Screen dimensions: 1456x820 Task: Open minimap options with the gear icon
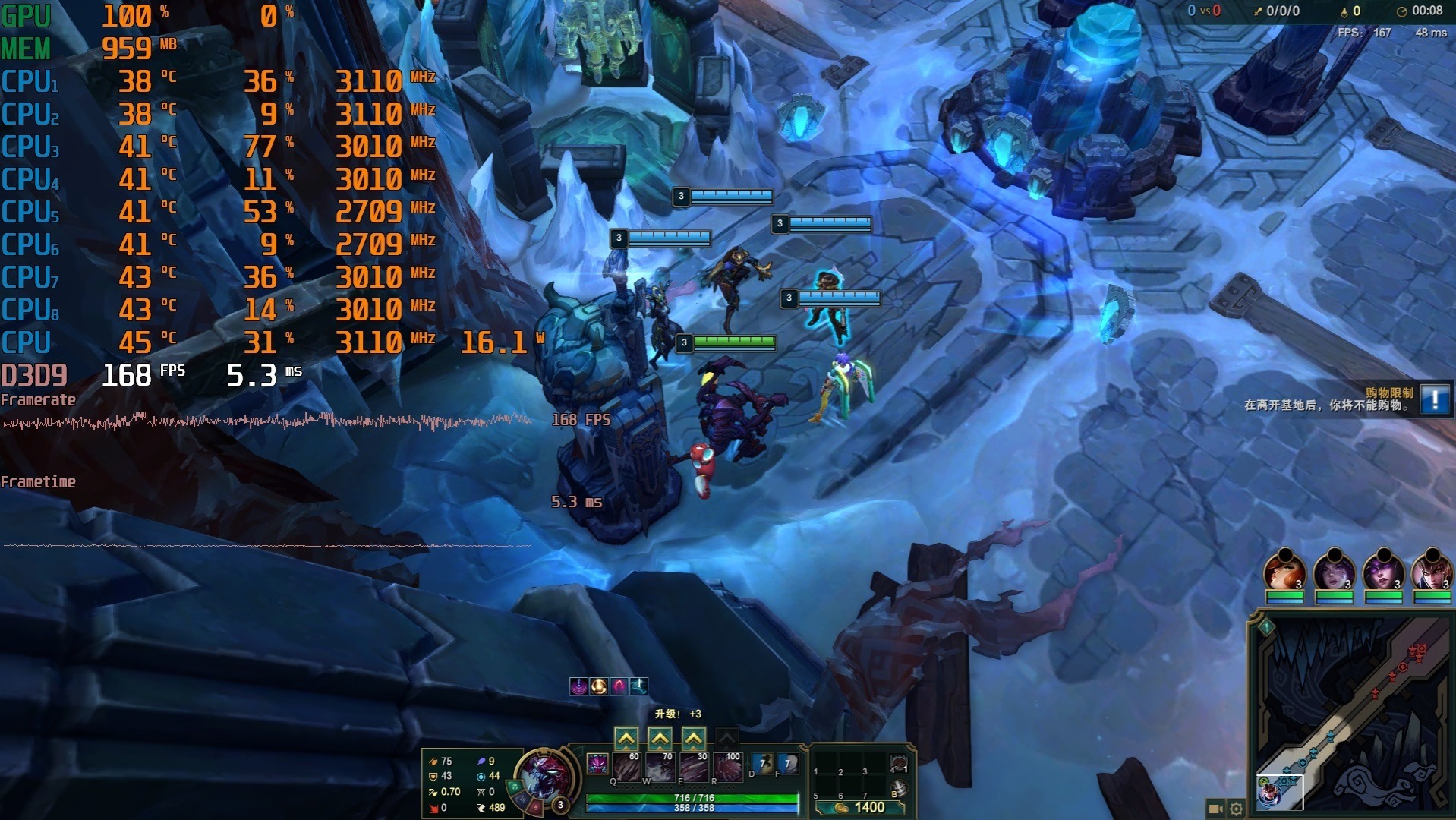tap(1236, 809)
